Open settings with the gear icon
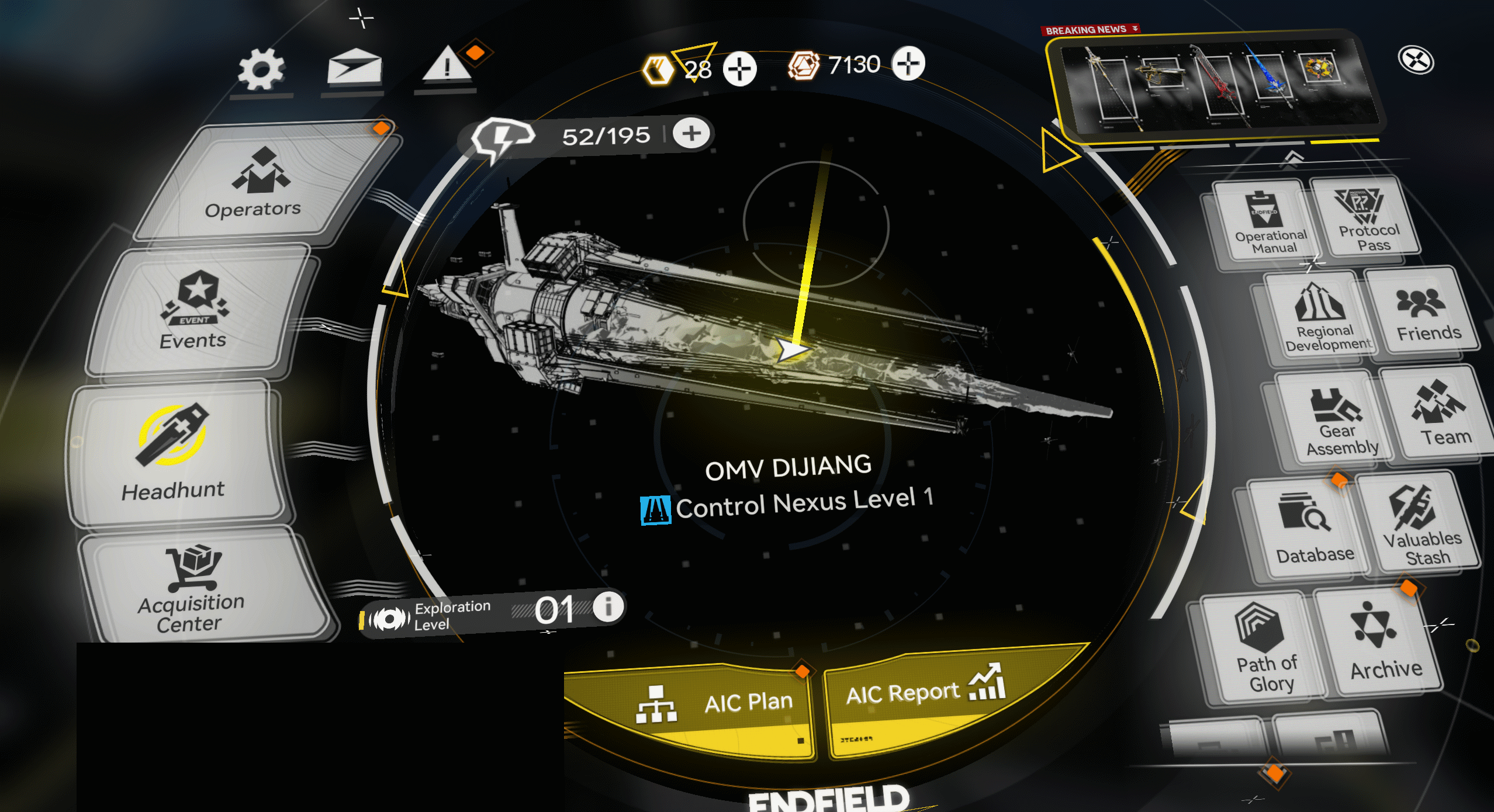This screenshot has width=1494, height=812. 261,70
